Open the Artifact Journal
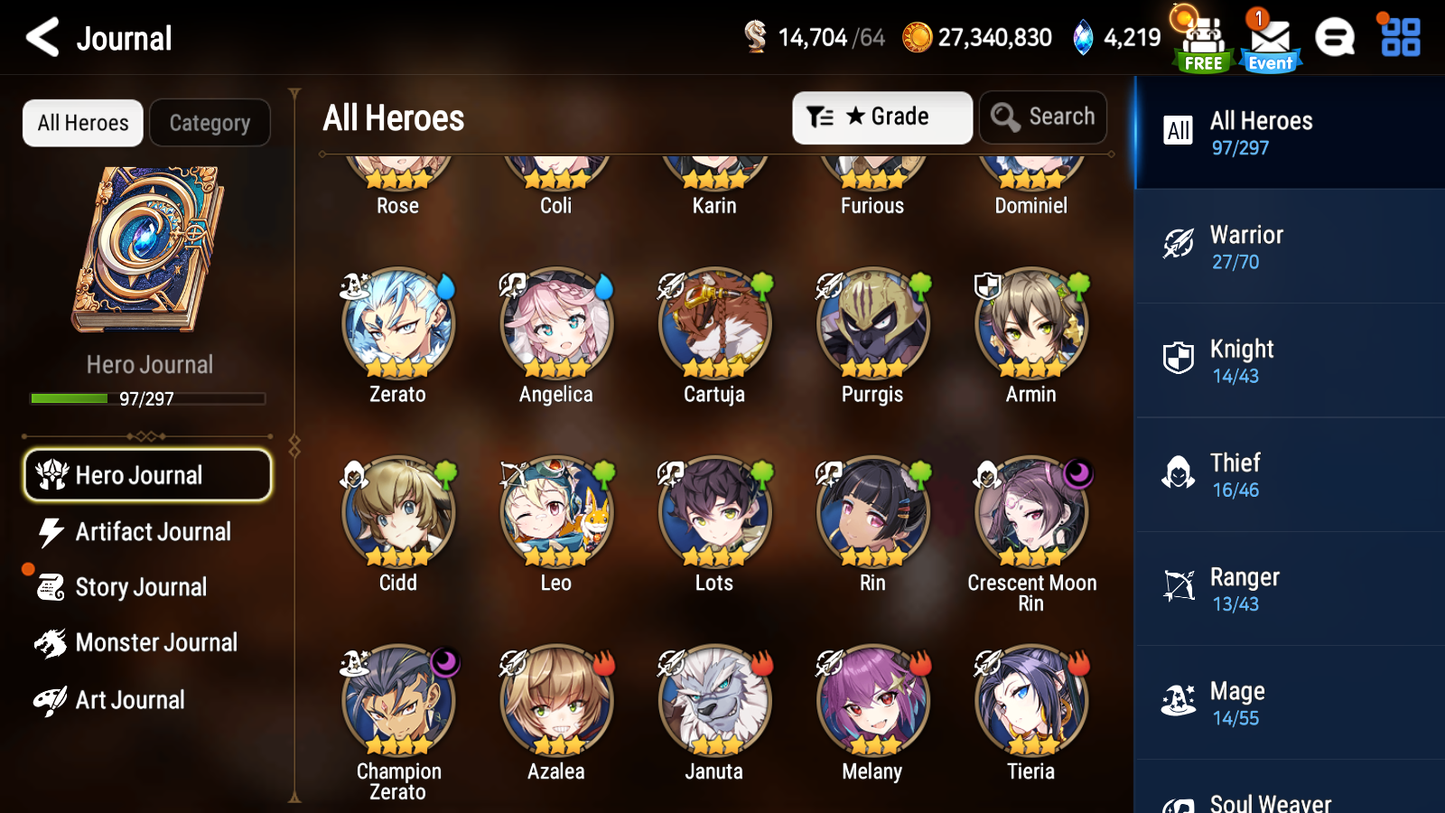Image resolution: width=1445 pixels, height=813 pixels. click(x=150, y=532)
